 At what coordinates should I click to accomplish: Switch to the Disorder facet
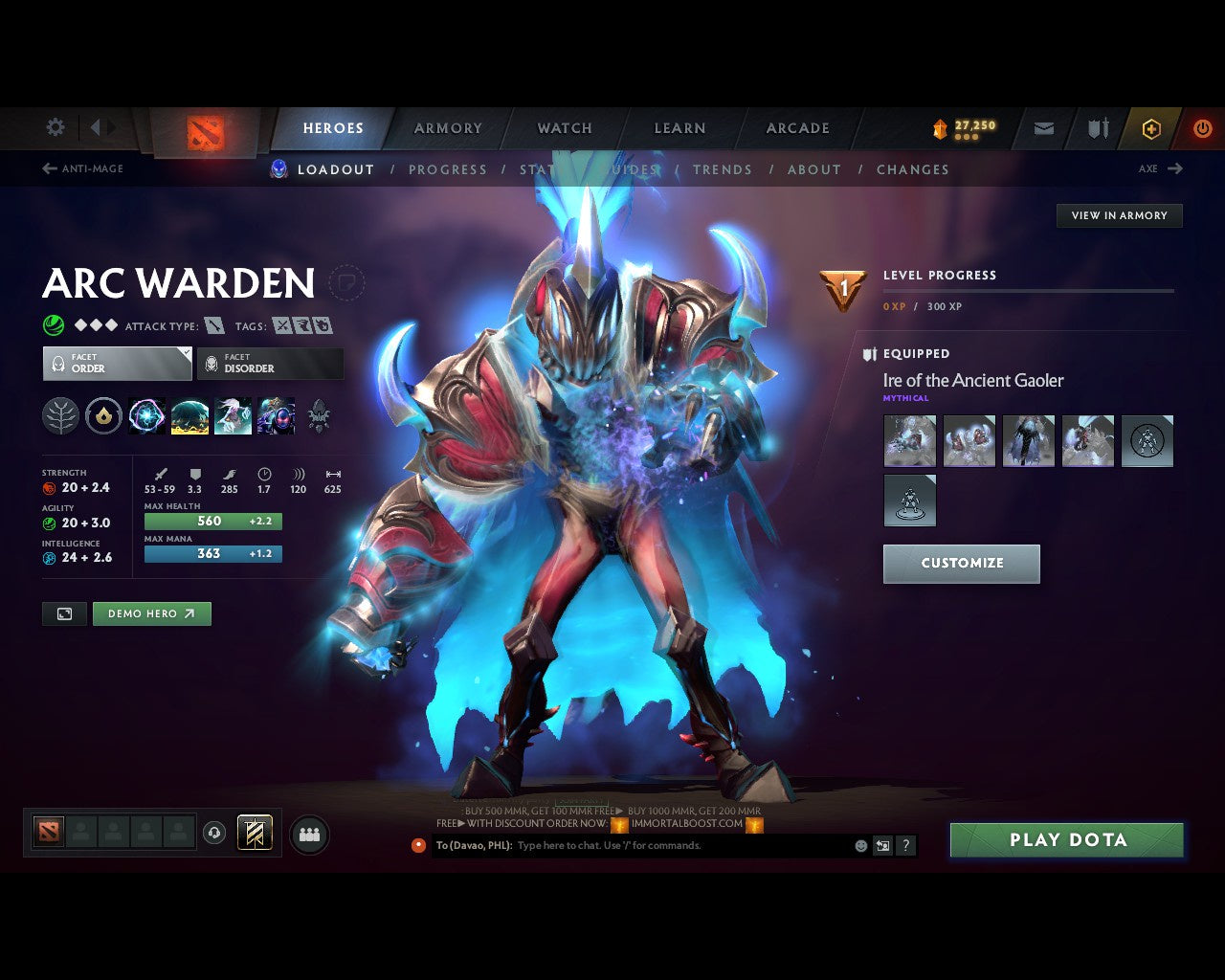(271, 364)
